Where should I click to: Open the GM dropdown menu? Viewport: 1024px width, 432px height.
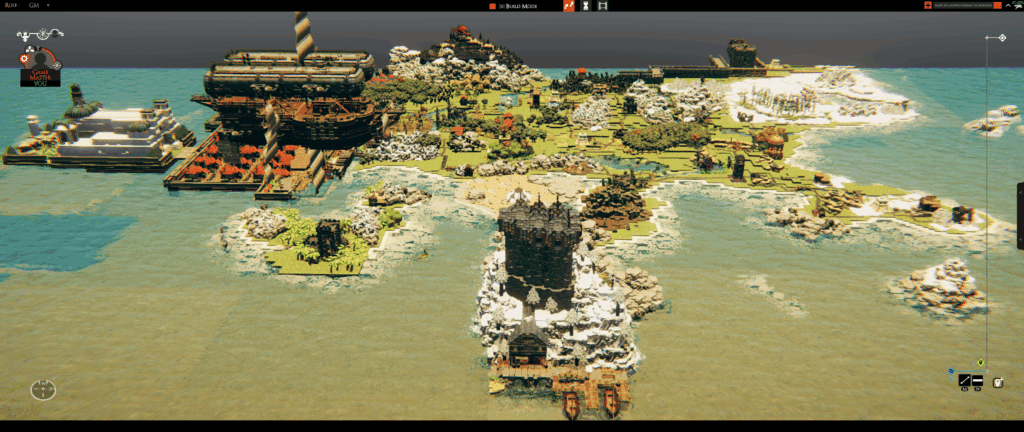(35, 6)
